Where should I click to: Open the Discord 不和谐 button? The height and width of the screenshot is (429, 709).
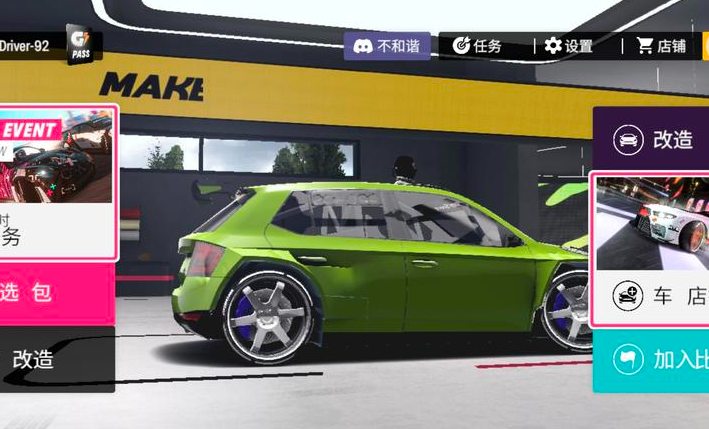click(x=388, y=46)
